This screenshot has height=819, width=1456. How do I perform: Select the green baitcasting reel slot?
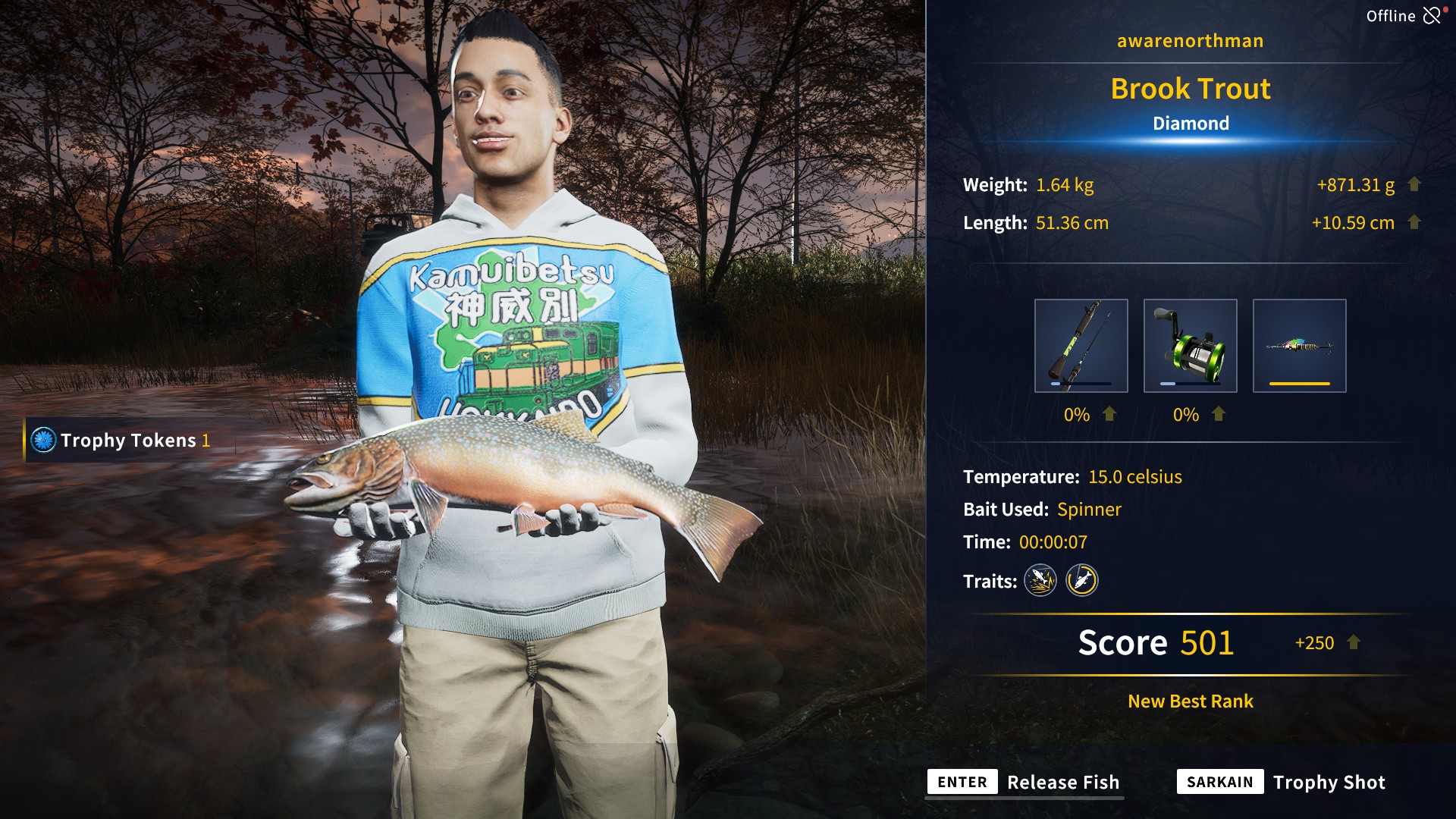tap(1190, 346)
